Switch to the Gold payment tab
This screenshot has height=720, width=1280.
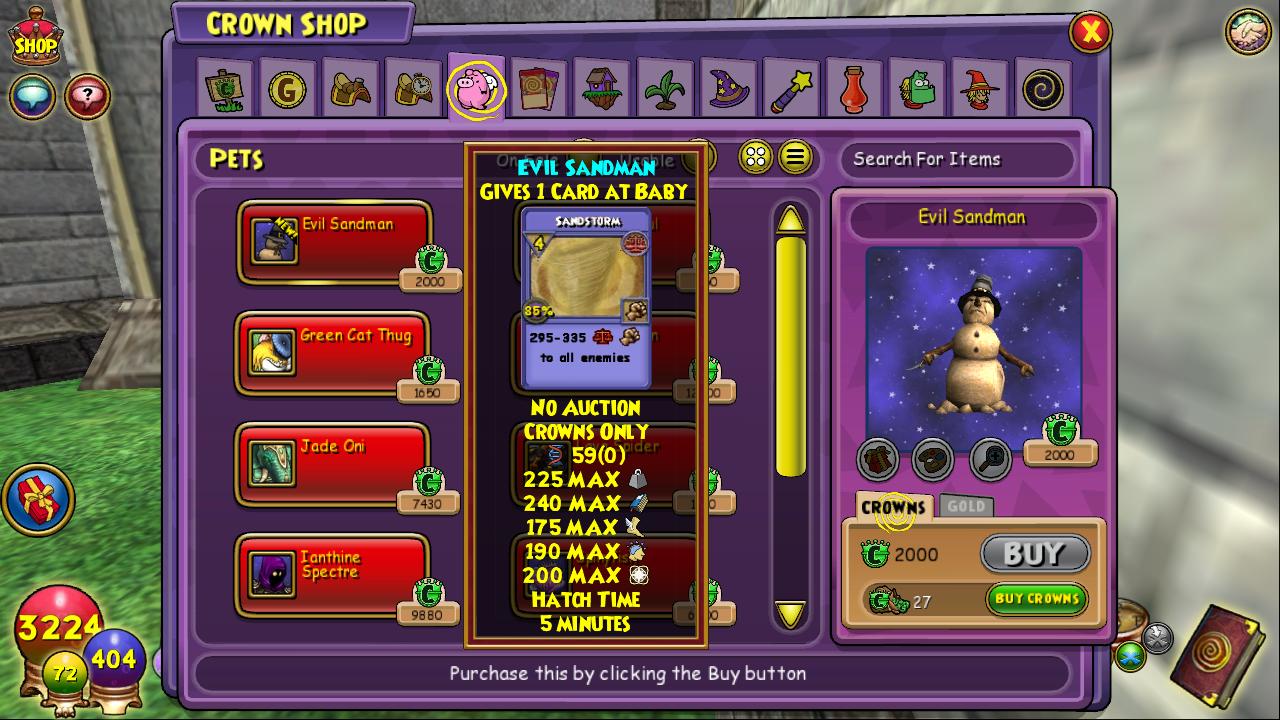tap(966, 506)
